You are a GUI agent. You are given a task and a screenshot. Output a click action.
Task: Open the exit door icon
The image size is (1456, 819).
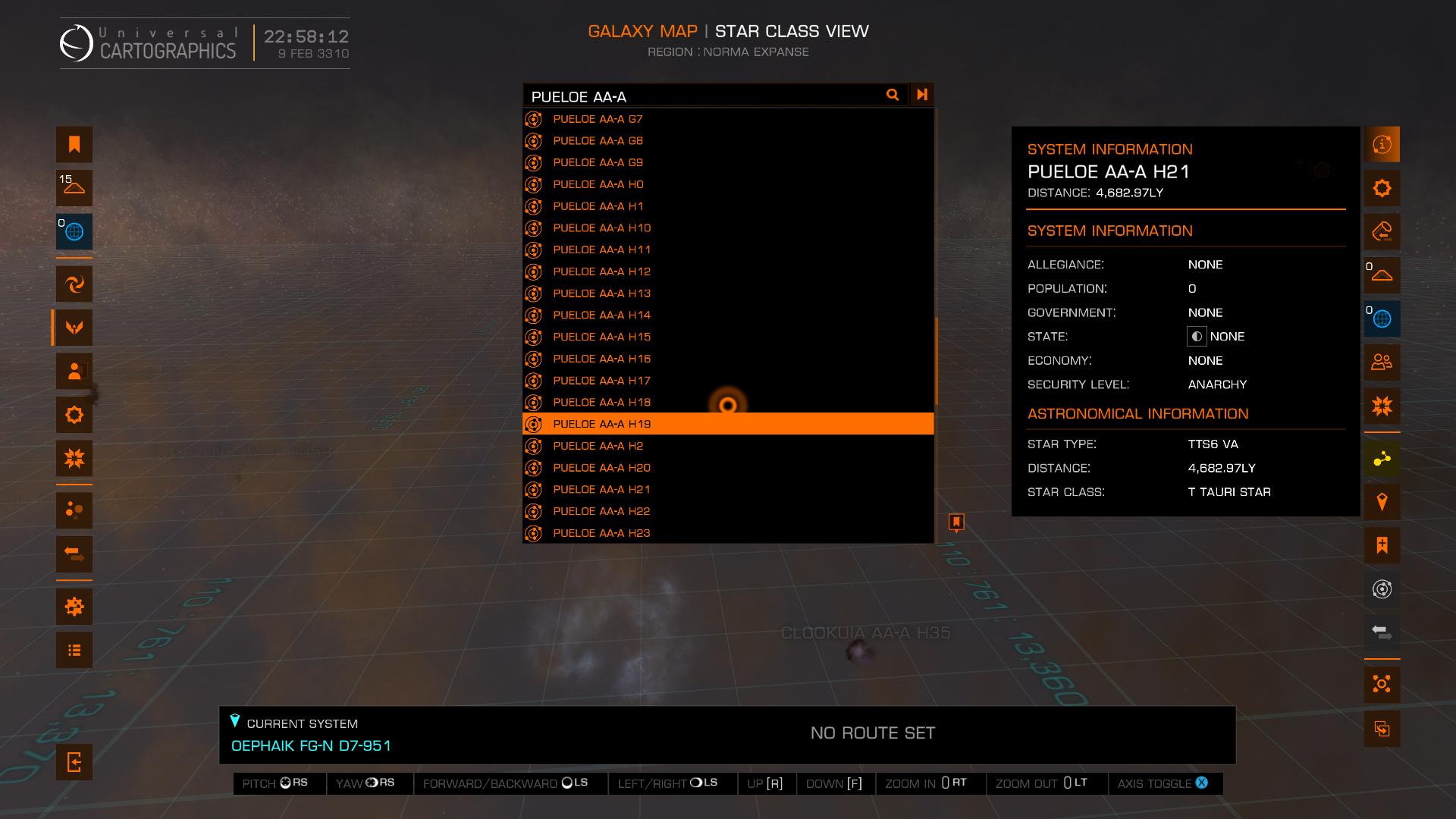[74, 762]
